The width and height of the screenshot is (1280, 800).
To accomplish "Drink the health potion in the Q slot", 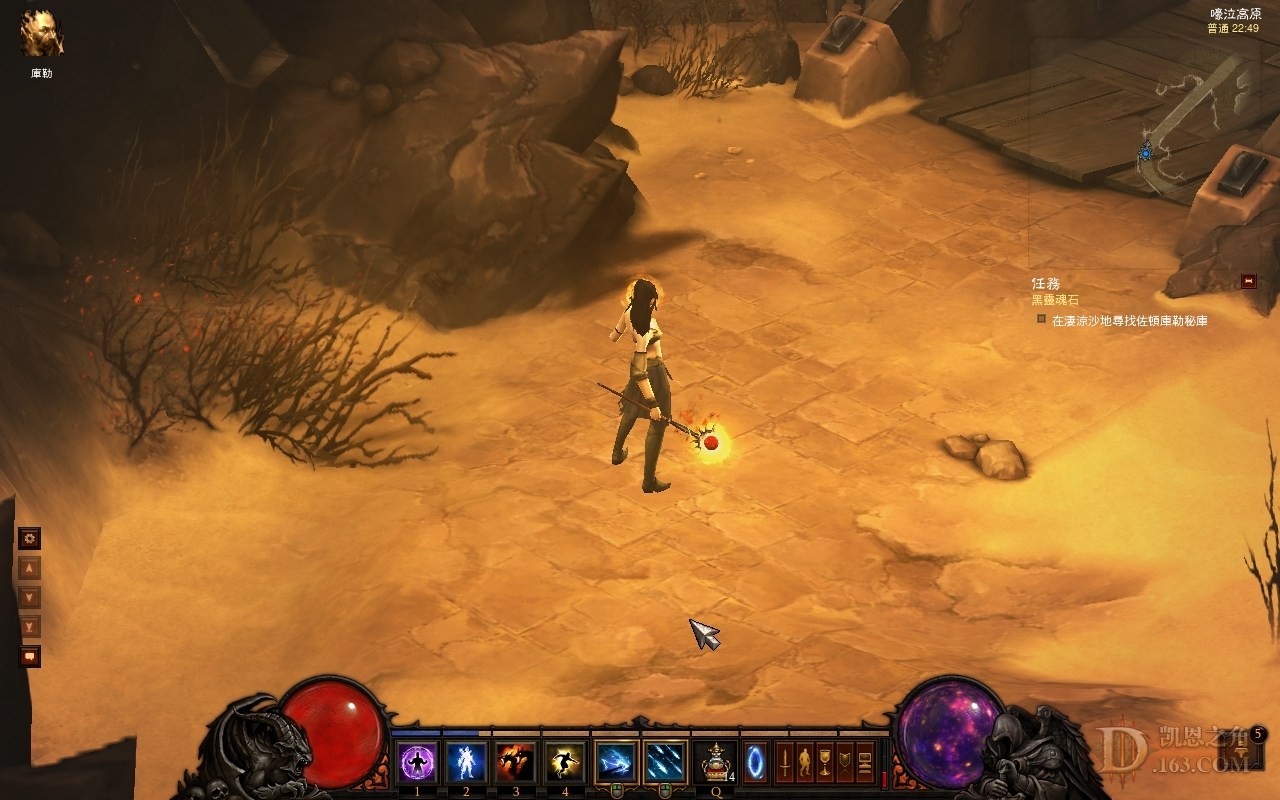I will [716, 763].
